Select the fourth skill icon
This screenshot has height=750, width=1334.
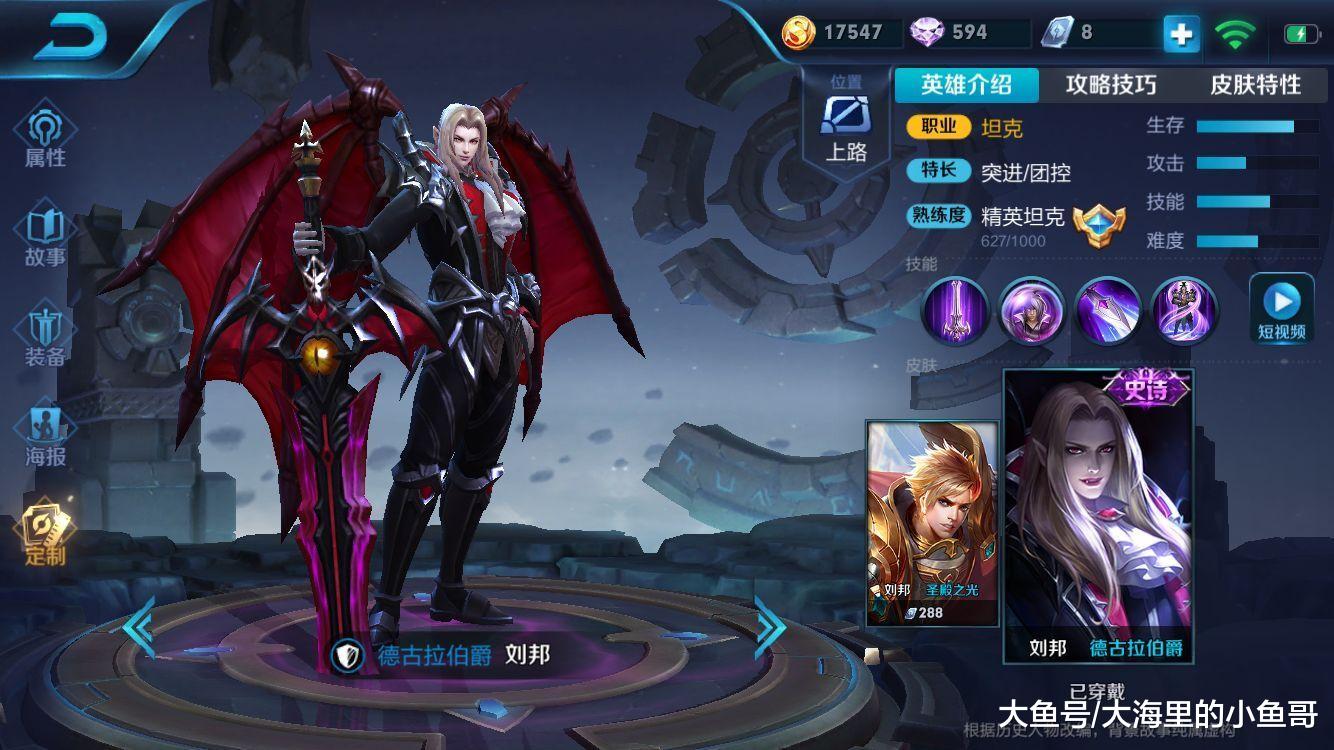tap(1185, 310)
